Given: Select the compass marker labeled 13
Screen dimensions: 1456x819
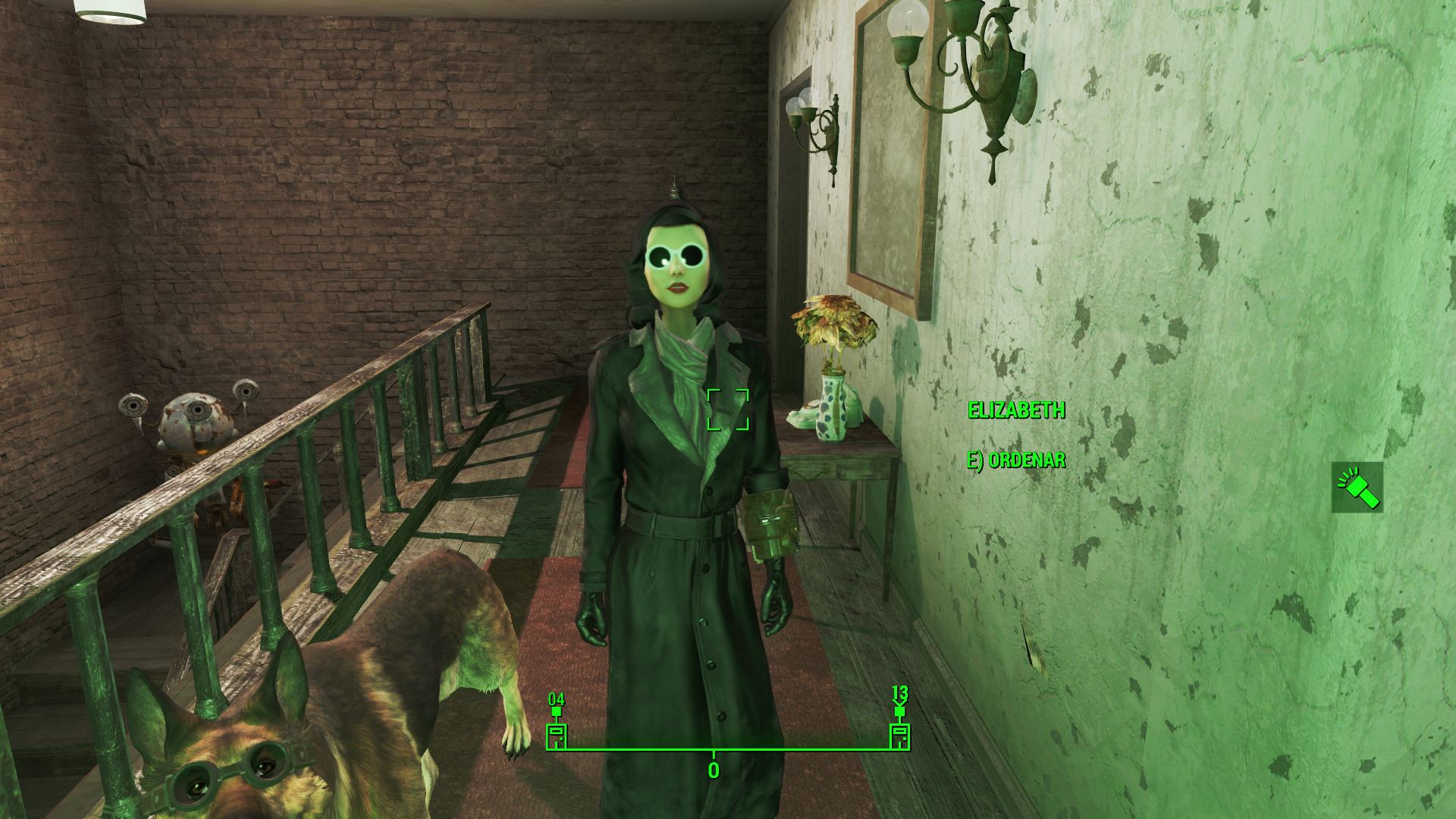Looking at the screenshot, I should 899,734.
